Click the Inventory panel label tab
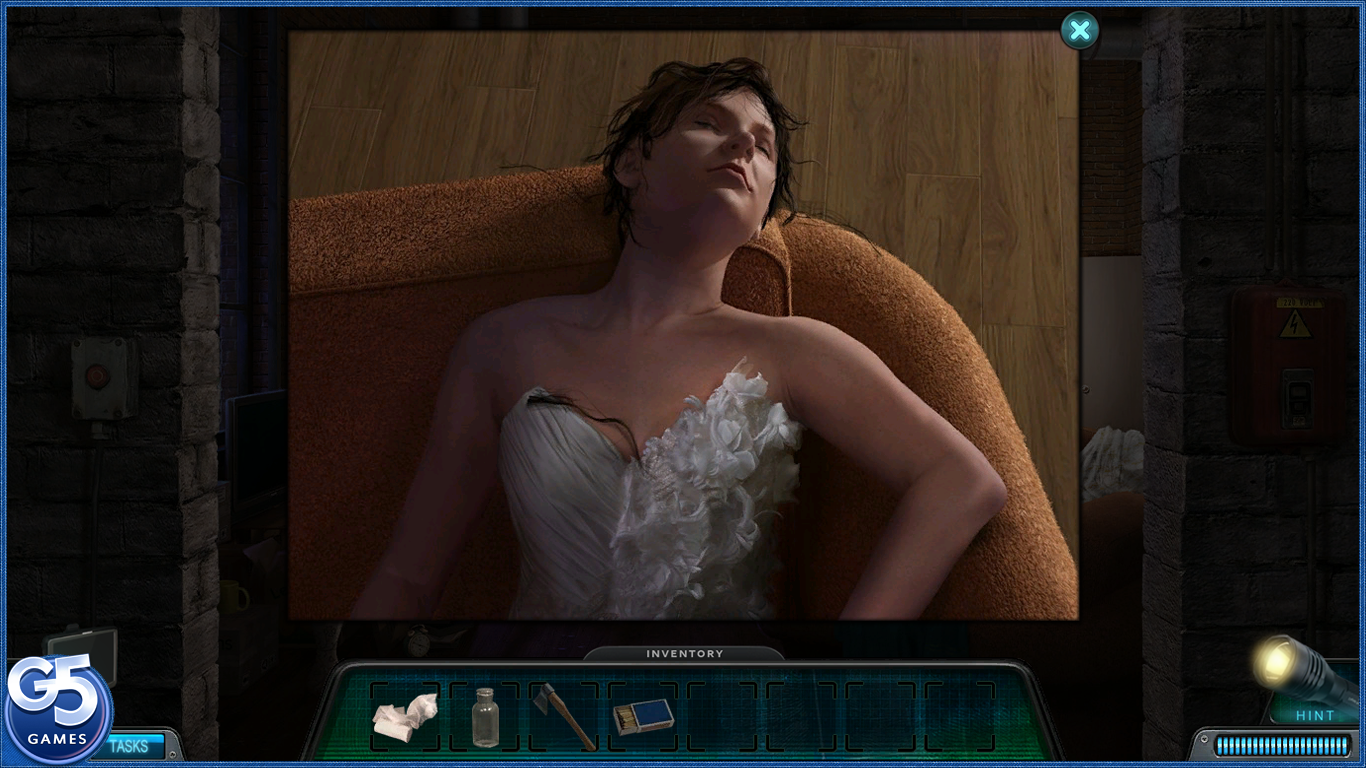1366x768 pixels. (x=684, y=654)
